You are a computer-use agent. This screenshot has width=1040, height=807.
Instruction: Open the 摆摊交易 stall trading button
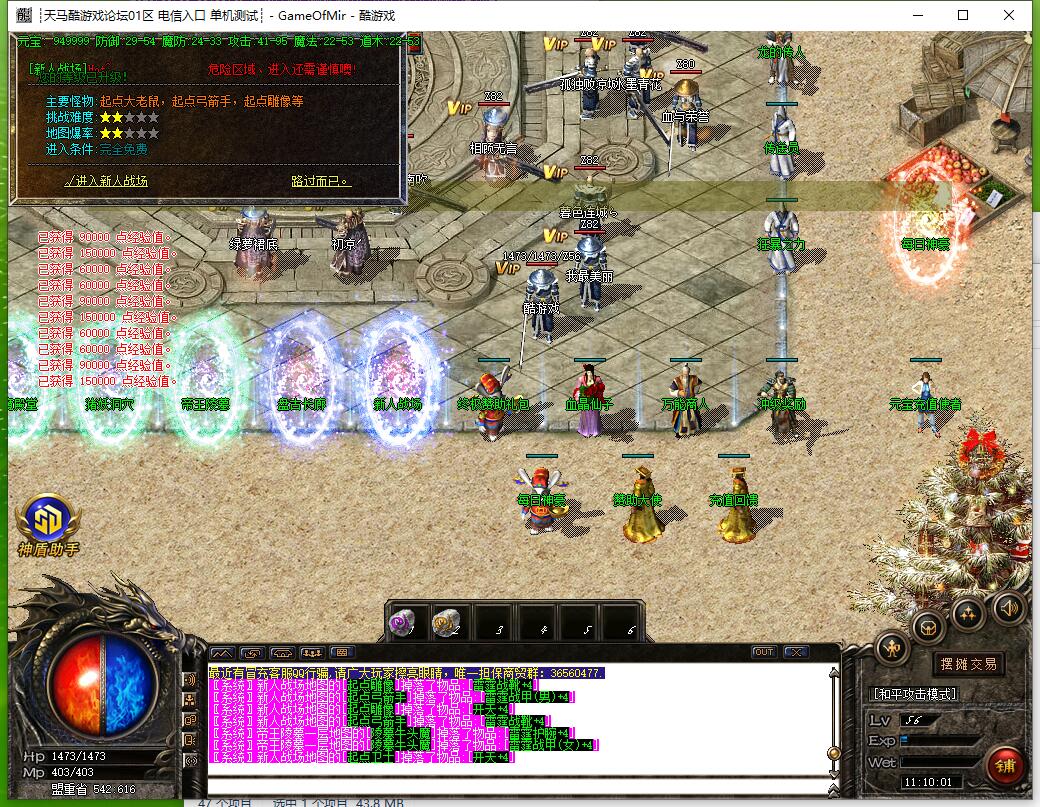(x=968, y=663)
